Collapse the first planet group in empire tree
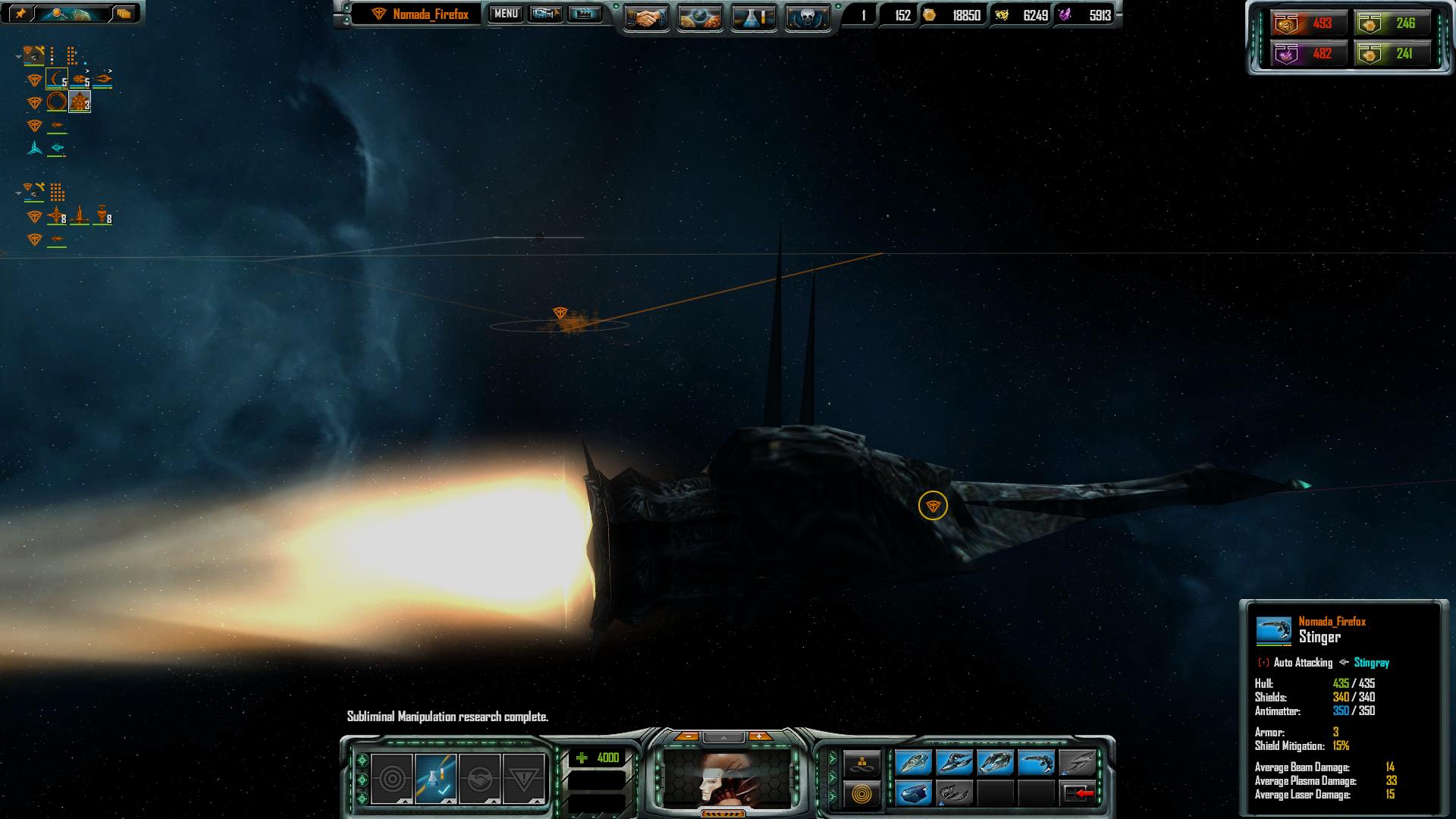This screenshot has height=819, width=1456. (x=18, y=55)
